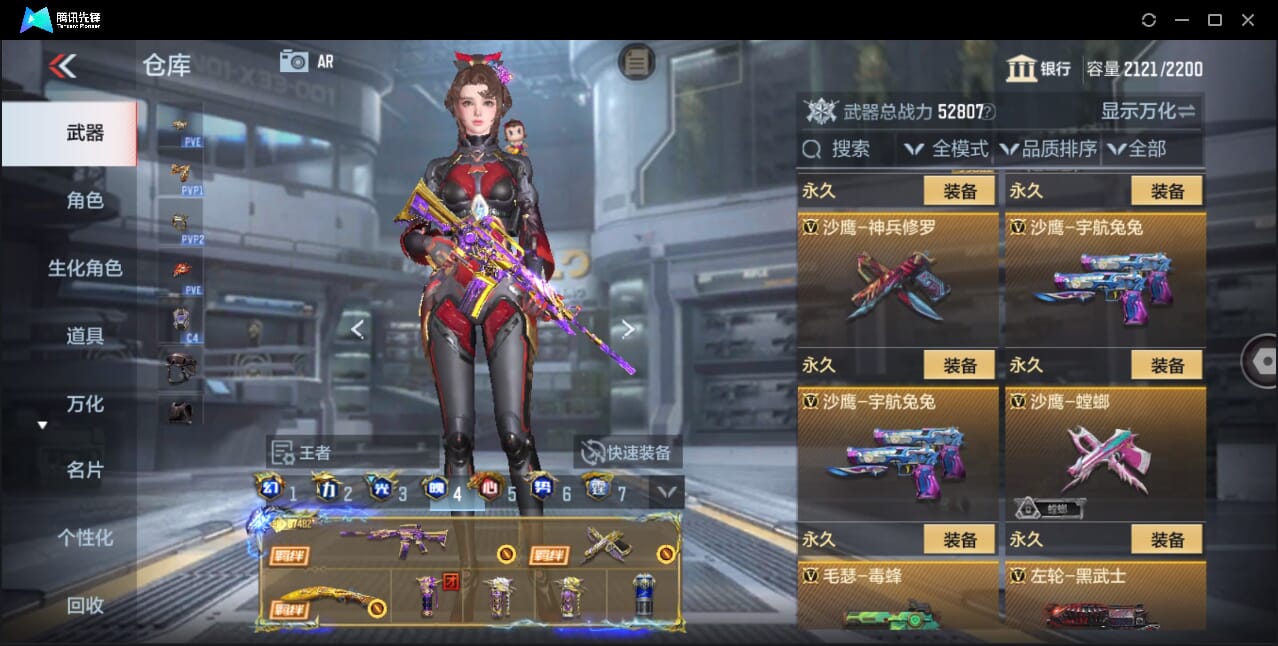Image resolution: width=1278 pixels, height=646 pixels.
Task: Open the 万化 tab
Action: (x=85, y=404)
